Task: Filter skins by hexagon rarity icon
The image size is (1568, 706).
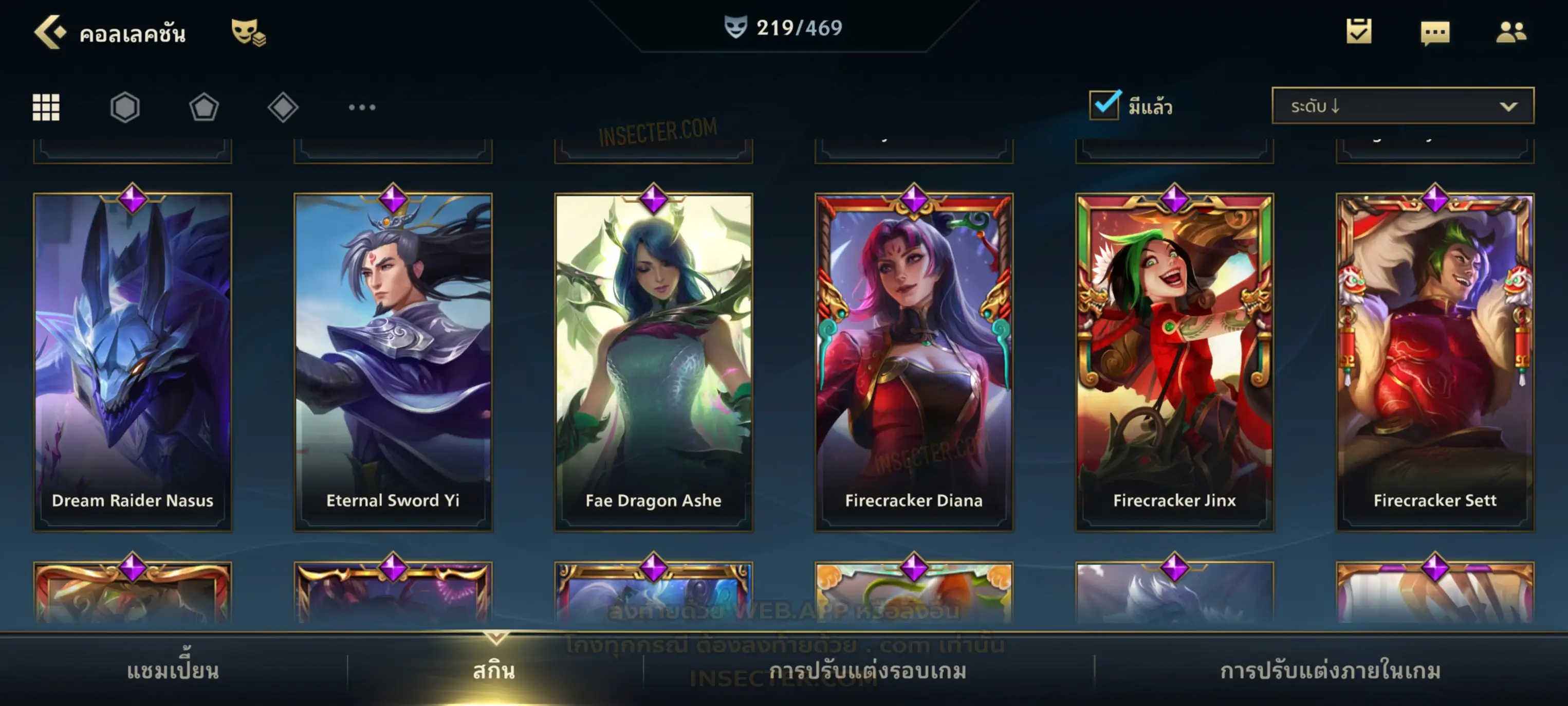Action: click(x=125, y=107)
